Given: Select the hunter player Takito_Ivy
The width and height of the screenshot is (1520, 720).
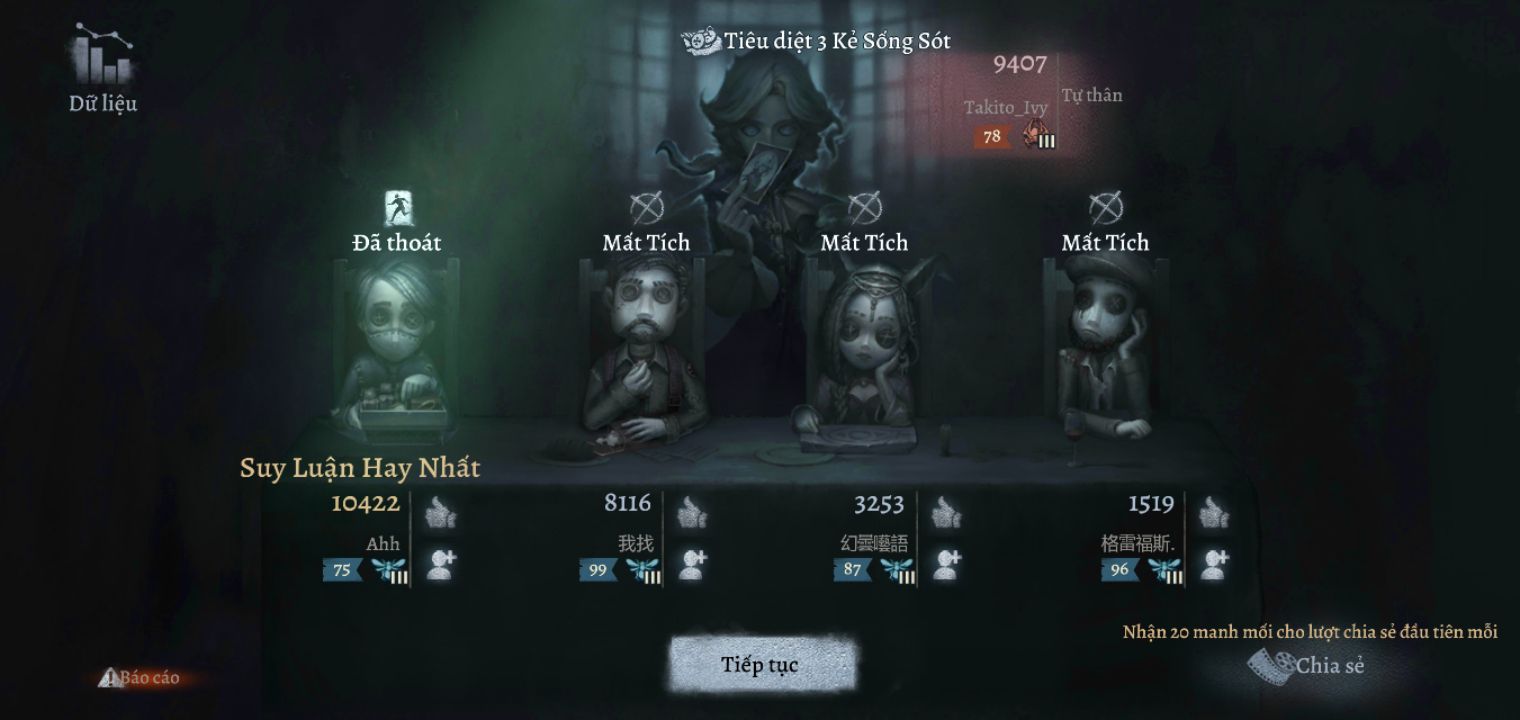Looking at the screenshot, I should point(1006,107).
